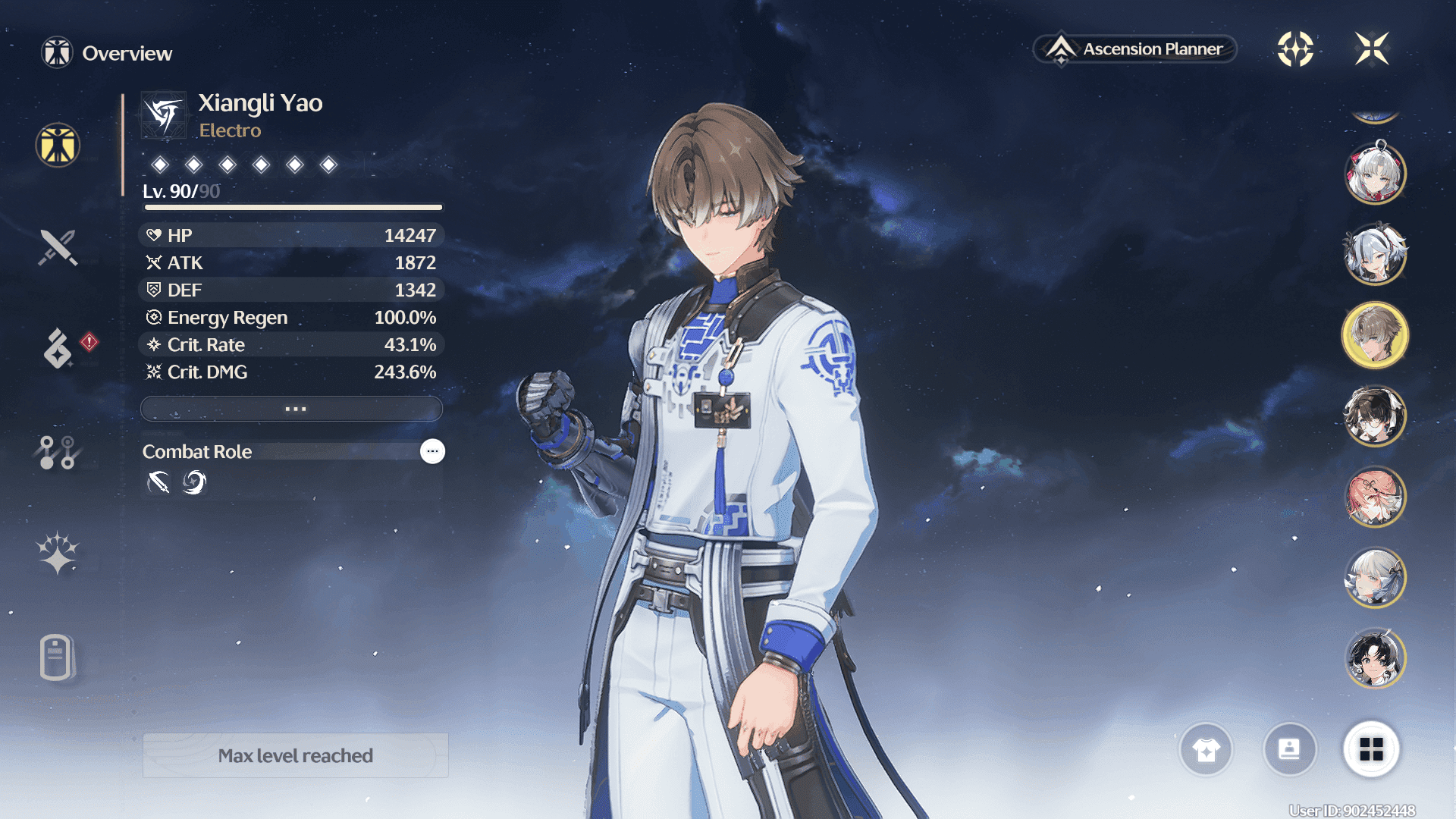Choose the black-haired character at list bottom
The image size is (1456, 819).
[1375, 658]
